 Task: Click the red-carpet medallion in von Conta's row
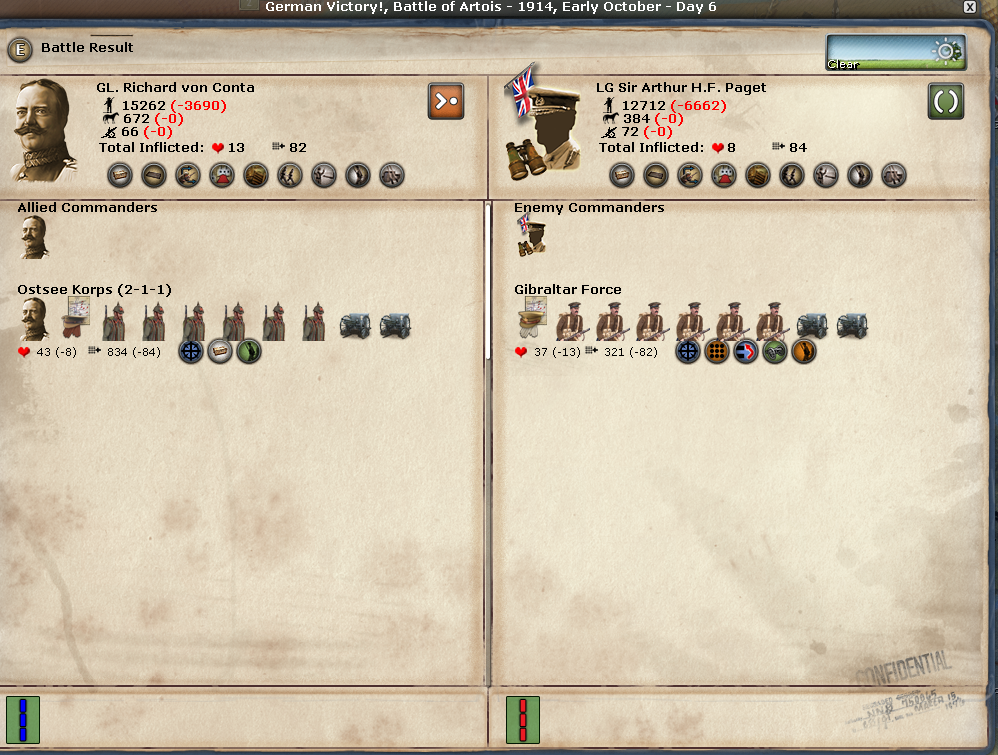[222, 176]
